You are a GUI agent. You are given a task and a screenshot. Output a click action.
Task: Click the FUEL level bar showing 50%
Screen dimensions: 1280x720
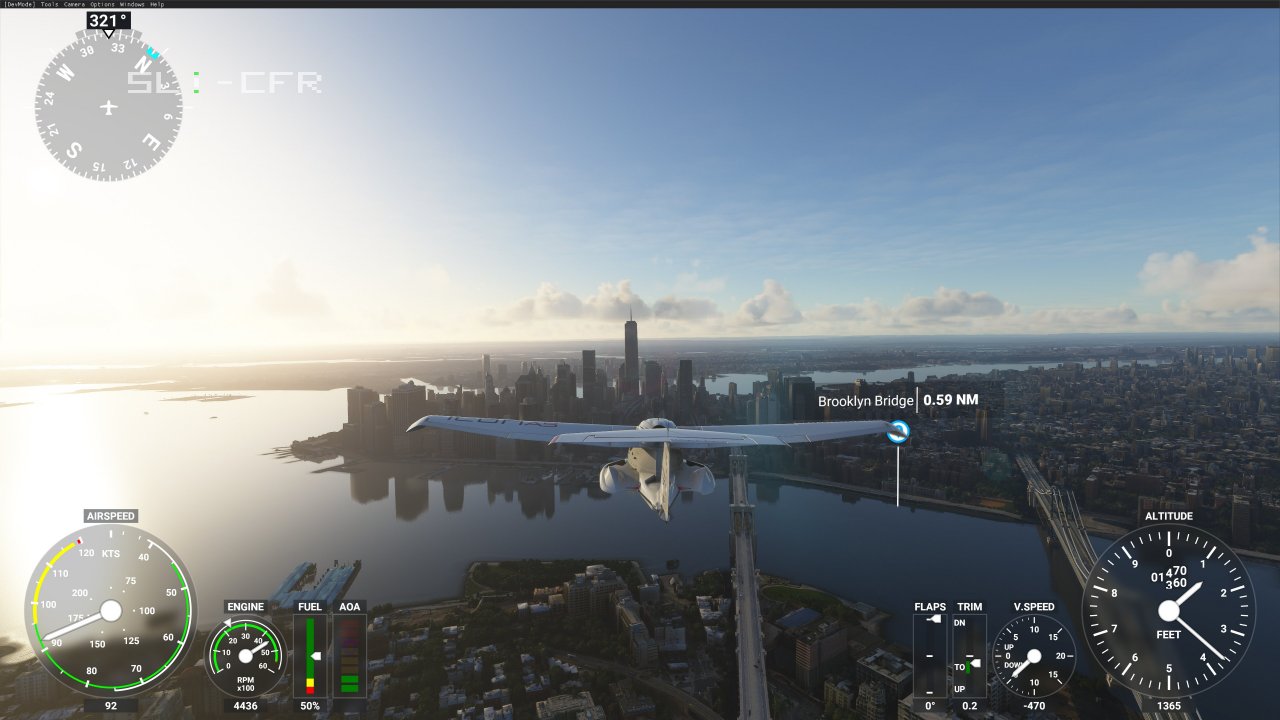pyautogui.click(x=311, y=655)
